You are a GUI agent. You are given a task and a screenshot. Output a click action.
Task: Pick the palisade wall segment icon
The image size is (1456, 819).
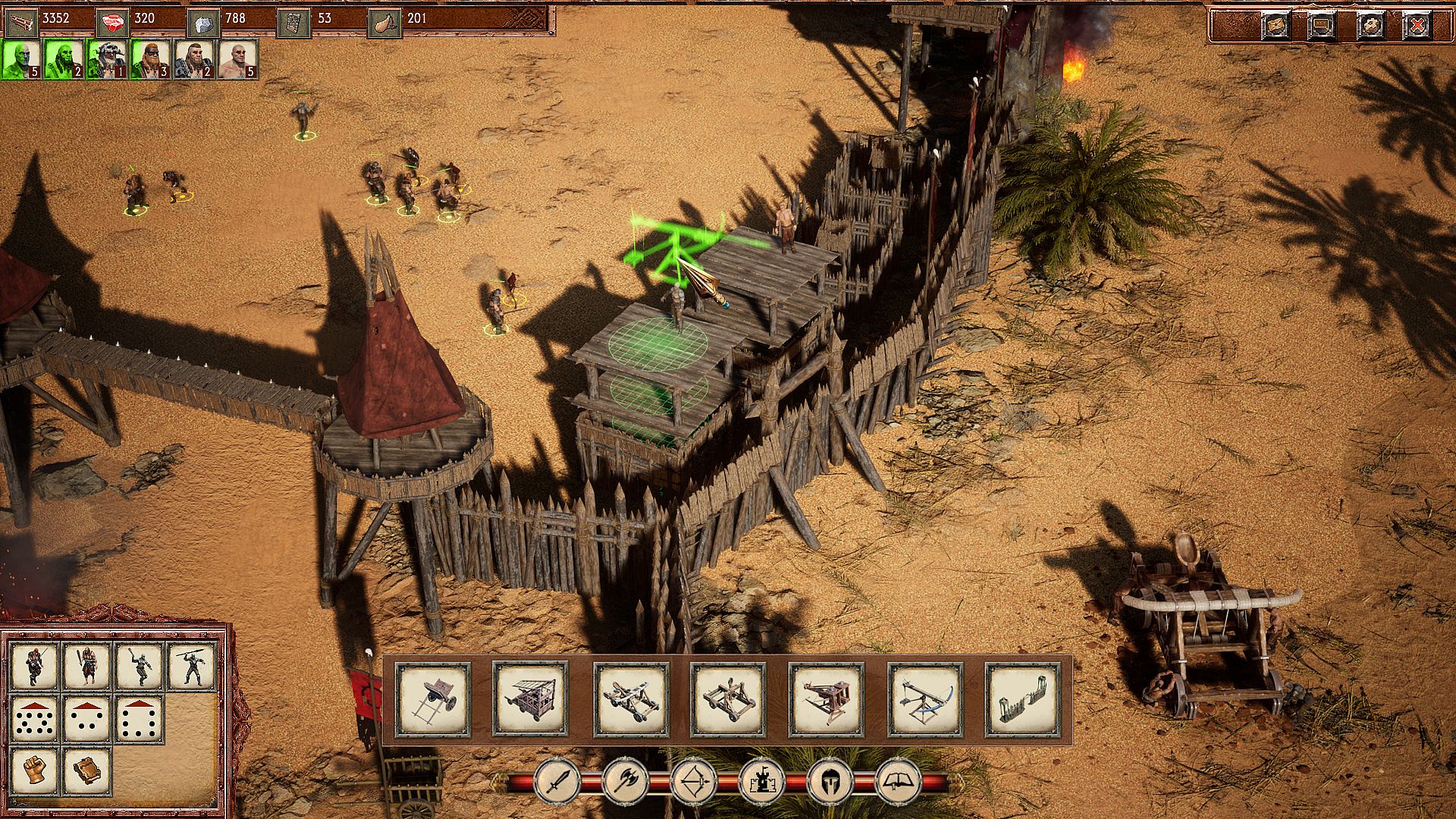[x=1022, y=699]
